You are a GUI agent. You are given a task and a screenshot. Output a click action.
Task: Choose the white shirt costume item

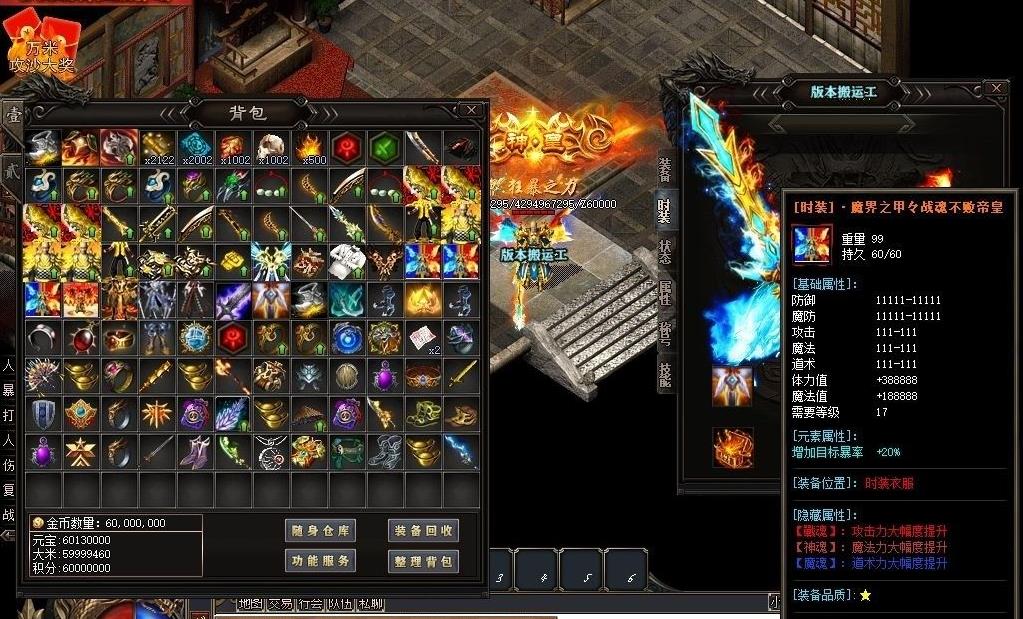point(347,261)
